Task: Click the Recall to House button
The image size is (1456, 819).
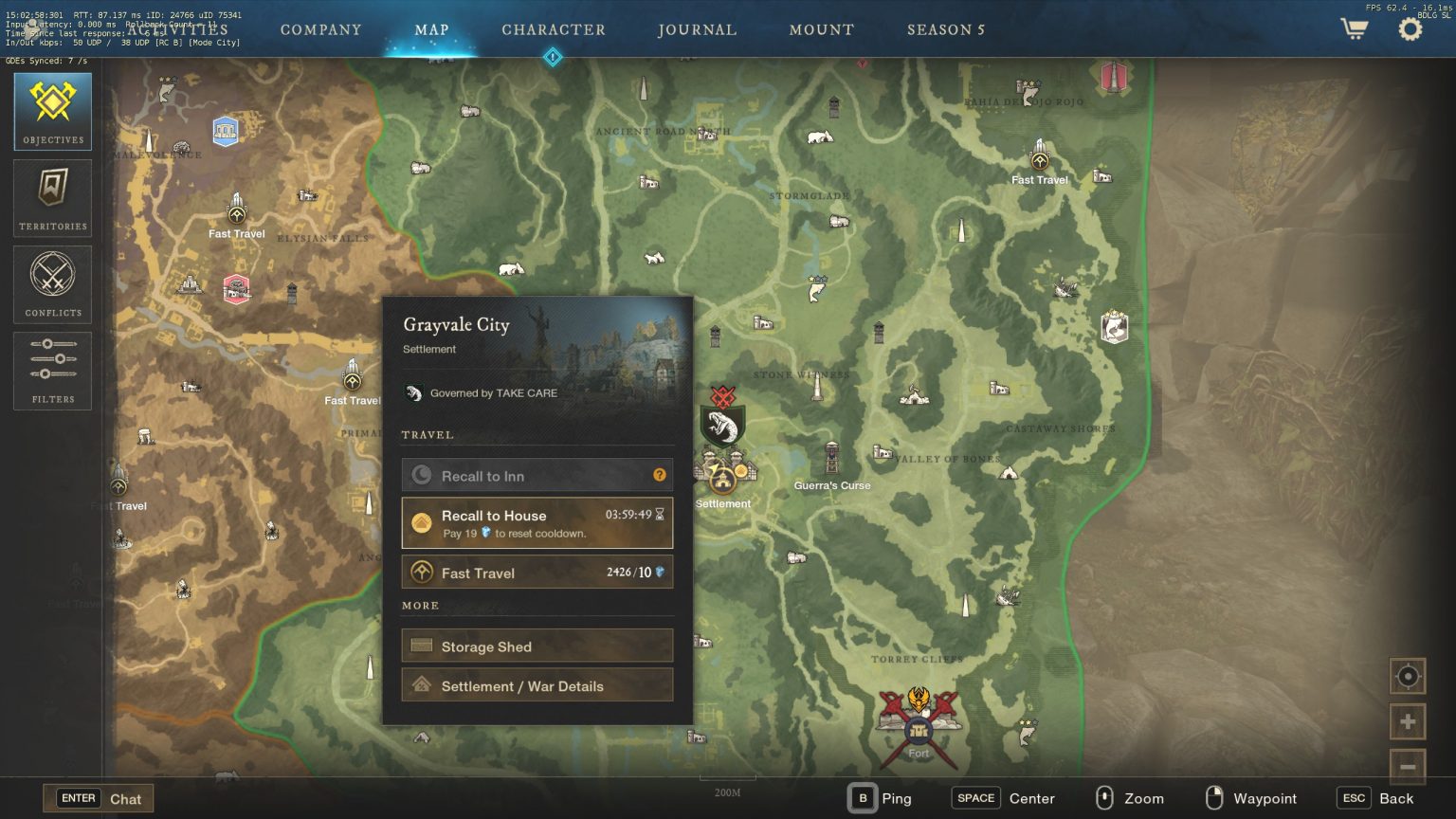Action: tap(537, 522)
